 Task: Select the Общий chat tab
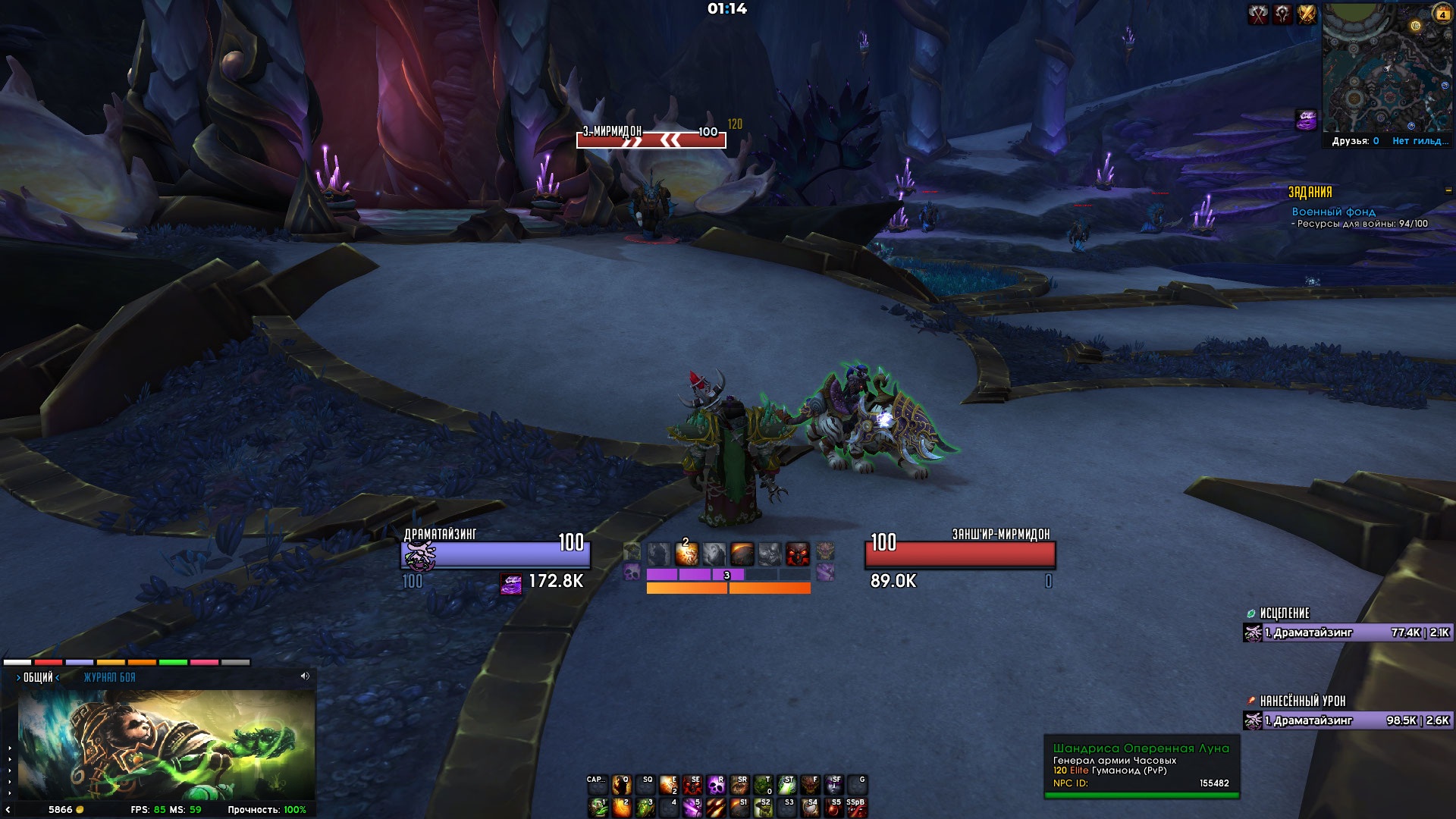pyautogui.click(x=38, y=677)
